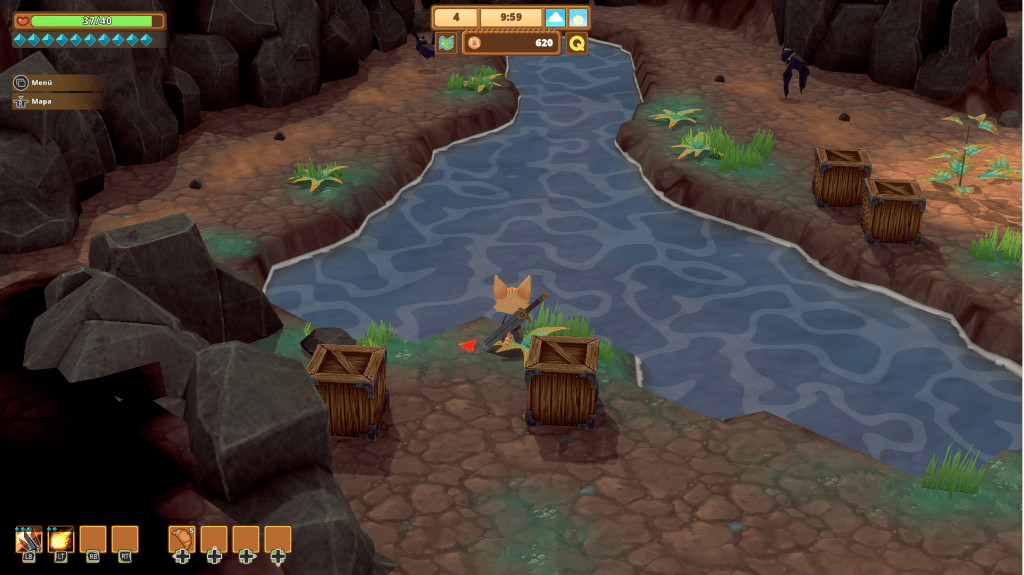
Task: Open the Menú button
Action: click(x=40, y=83)
